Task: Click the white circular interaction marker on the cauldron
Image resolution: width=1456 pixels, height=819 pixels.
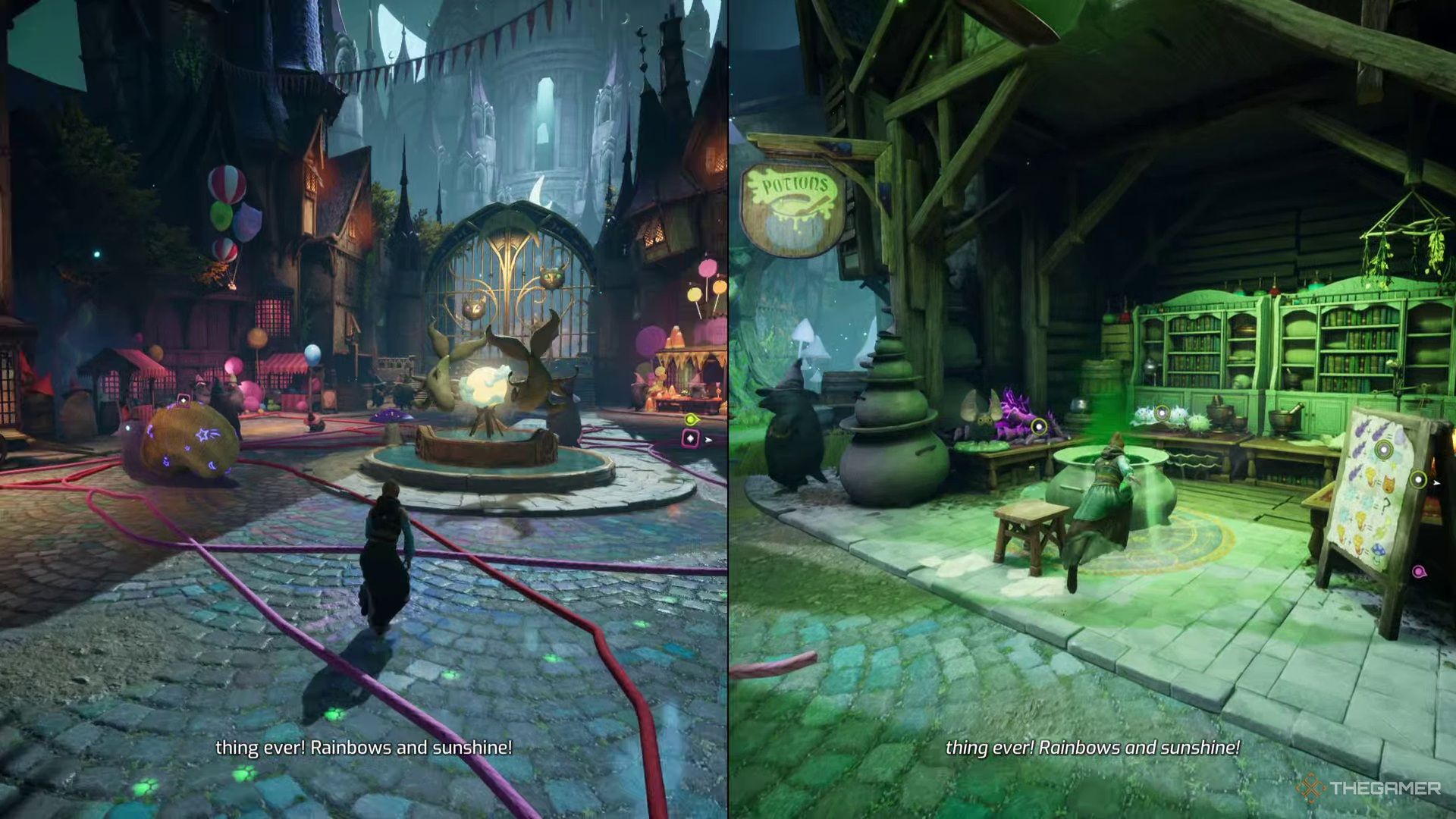Action: tap(1163, 413)
